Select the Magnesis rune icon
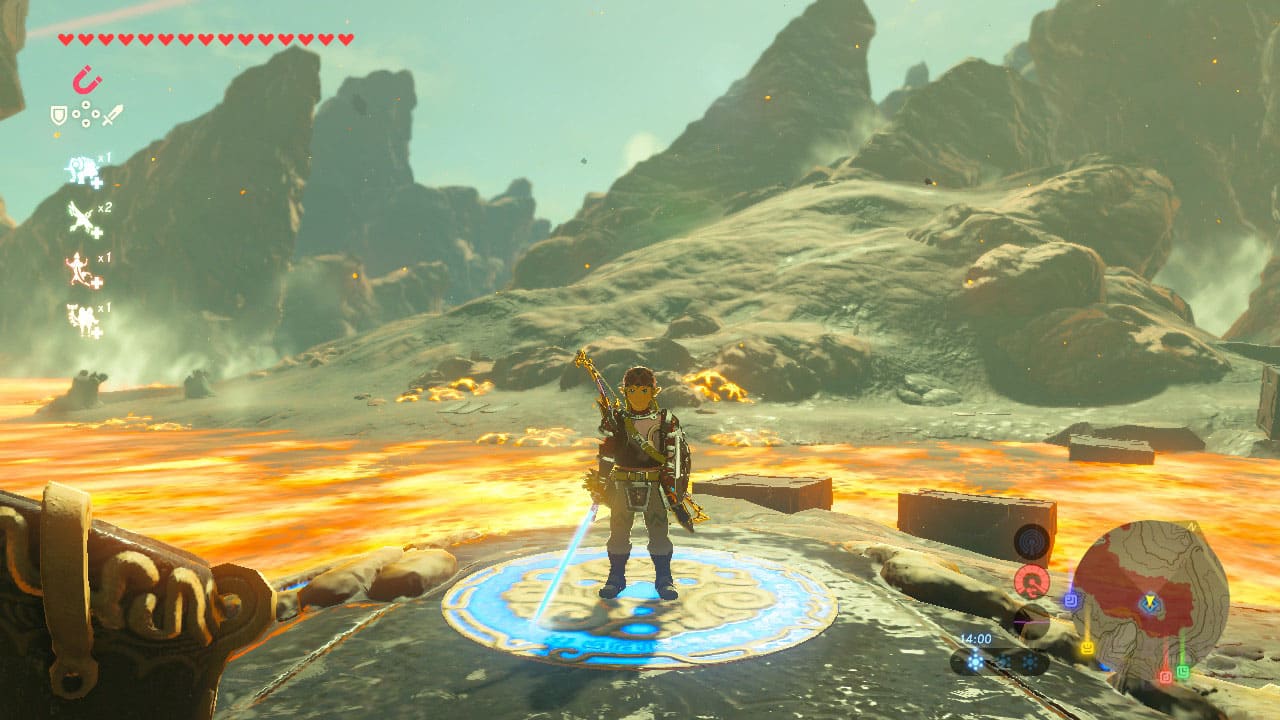1280x720 pixels. point(87,77)
